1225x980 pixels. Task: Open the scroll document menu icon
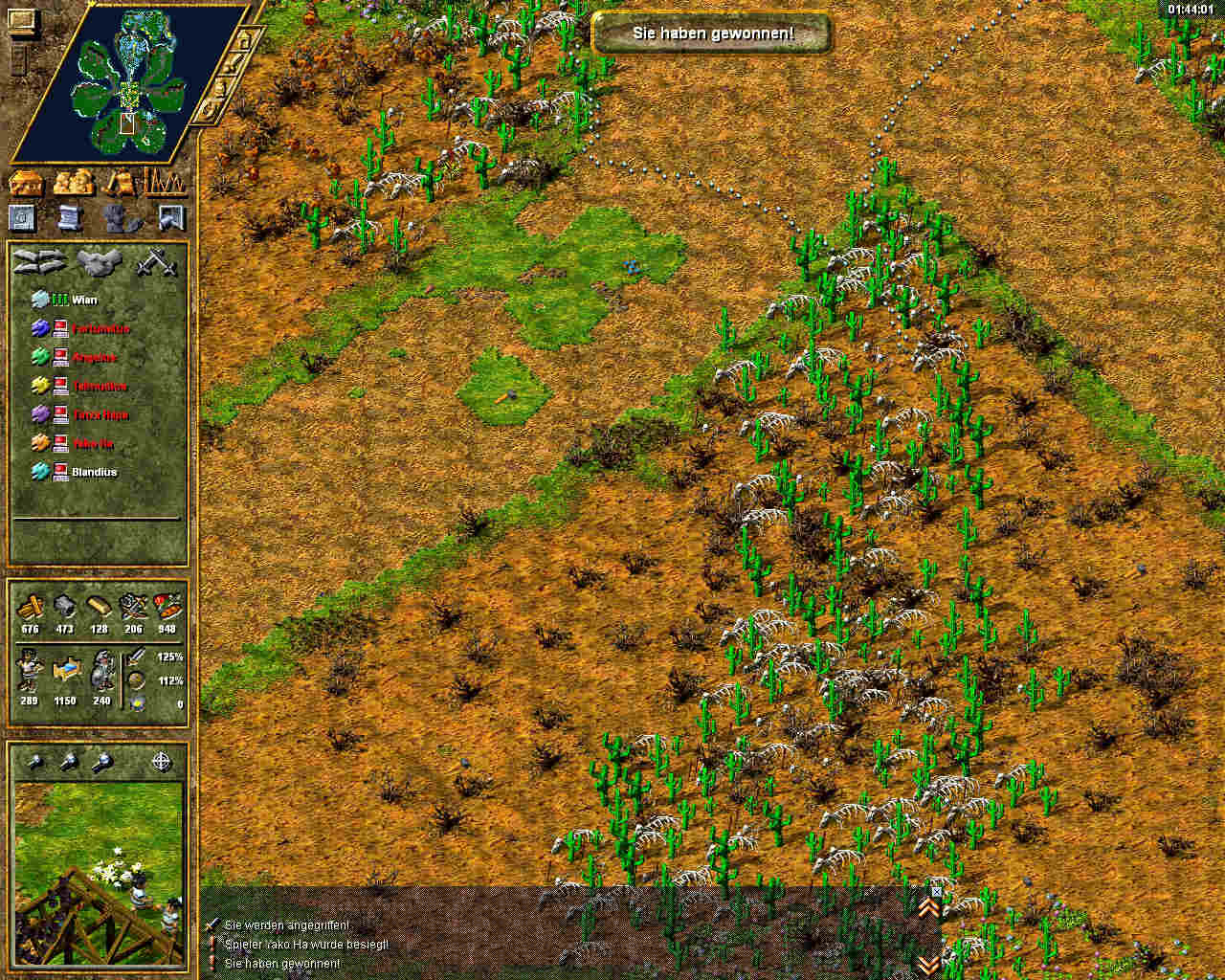tap(69, 218)
